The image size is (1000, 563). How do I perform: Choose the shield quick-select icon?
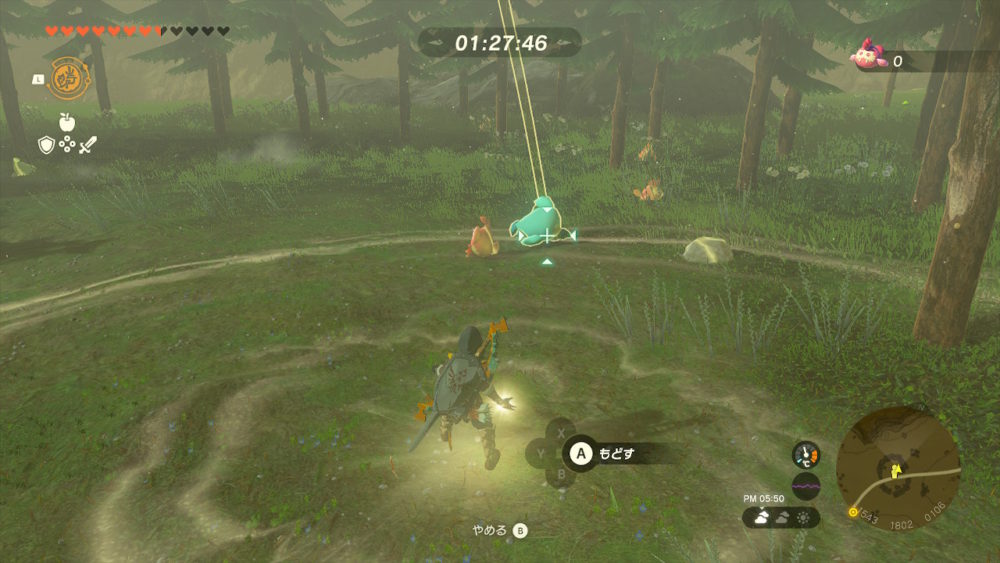pyautogui.click(x=45, y=146)
